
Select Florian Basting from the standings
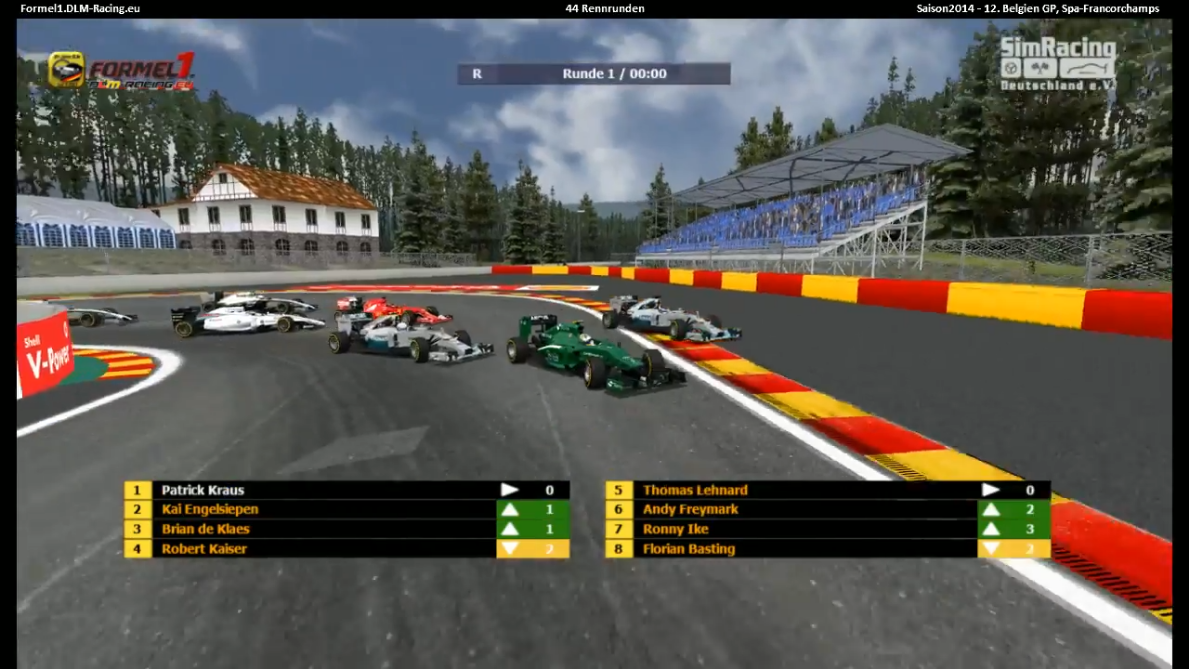click(689, 549)
